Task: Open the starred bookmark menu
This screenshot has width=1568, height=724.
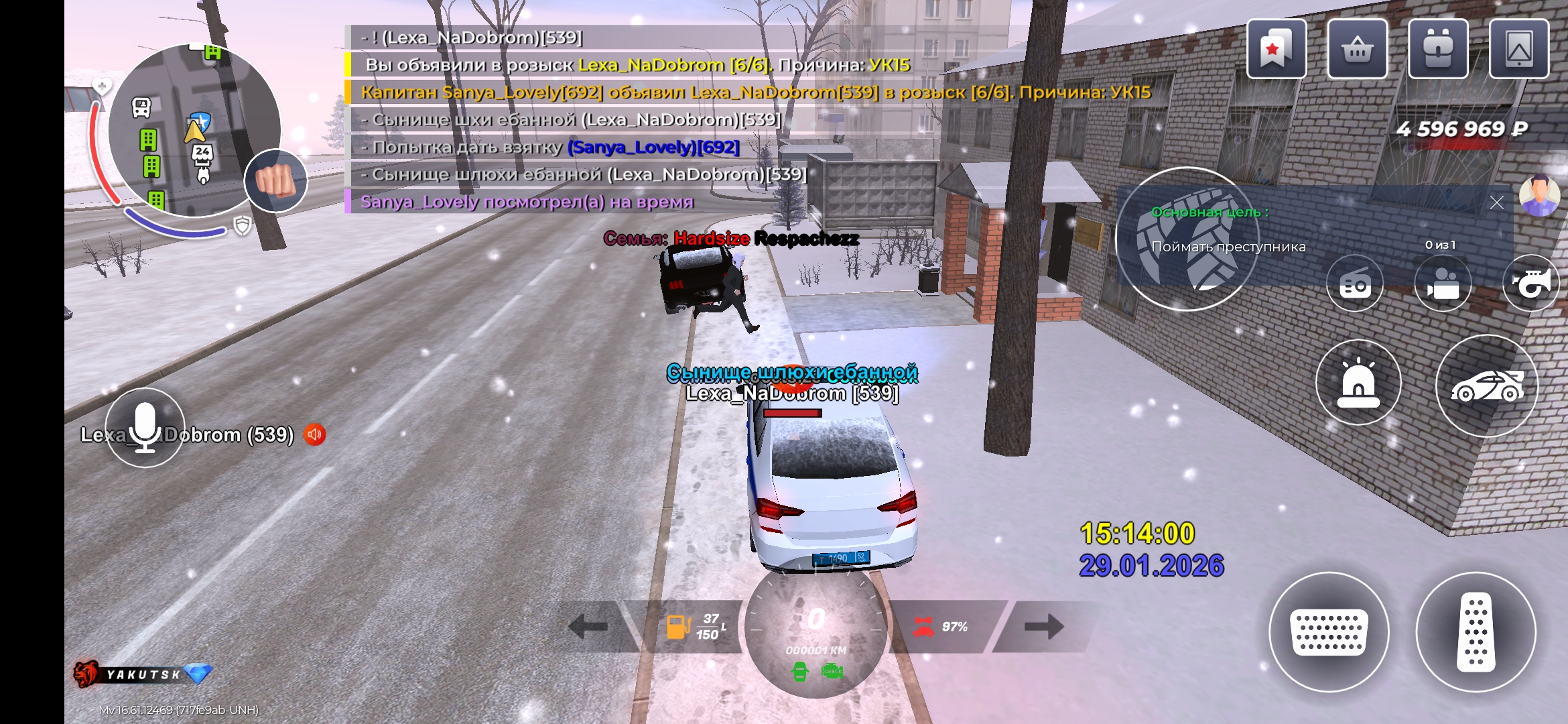Action: [1276, 49]
